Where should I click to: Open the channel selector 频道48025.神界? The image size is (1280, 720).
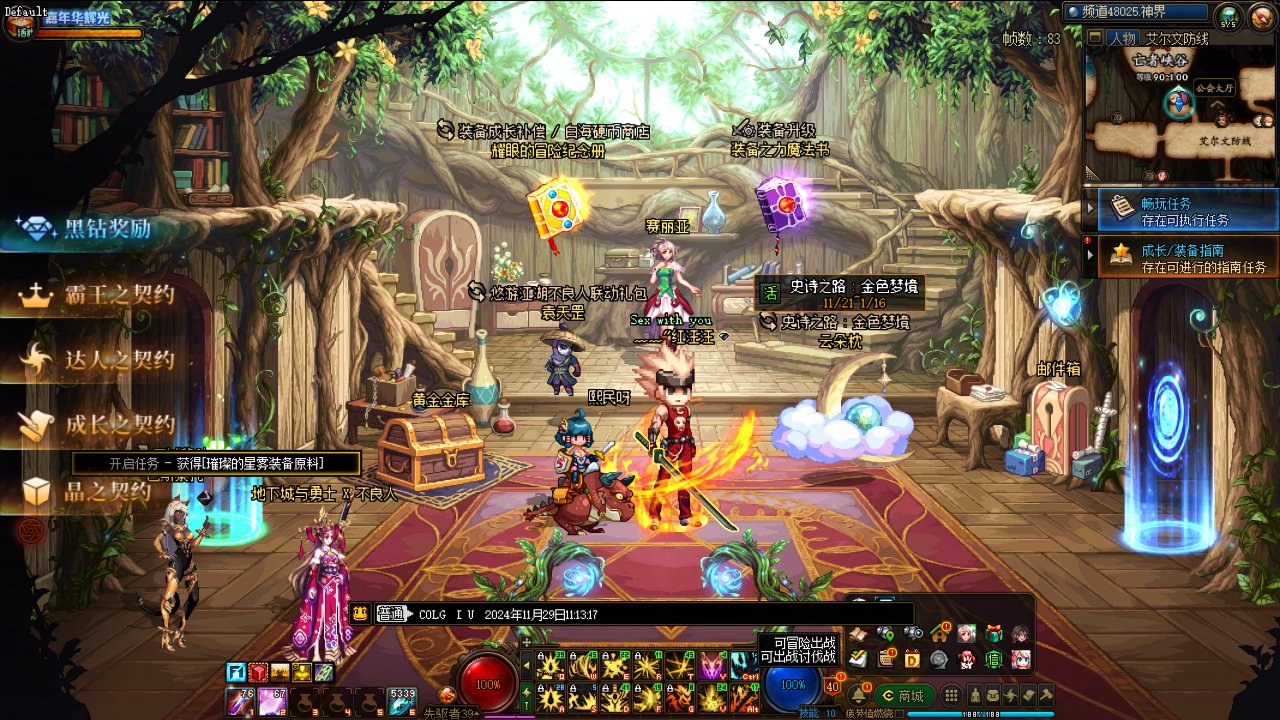(1137, 13)
